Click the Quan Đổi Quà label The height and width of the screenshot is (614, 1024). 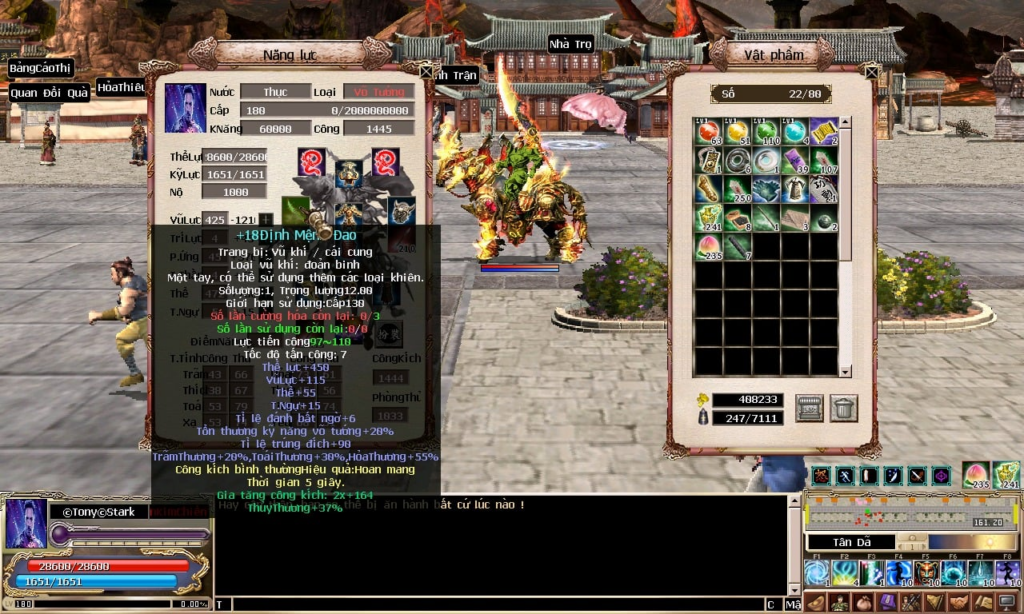pos(50,93)
